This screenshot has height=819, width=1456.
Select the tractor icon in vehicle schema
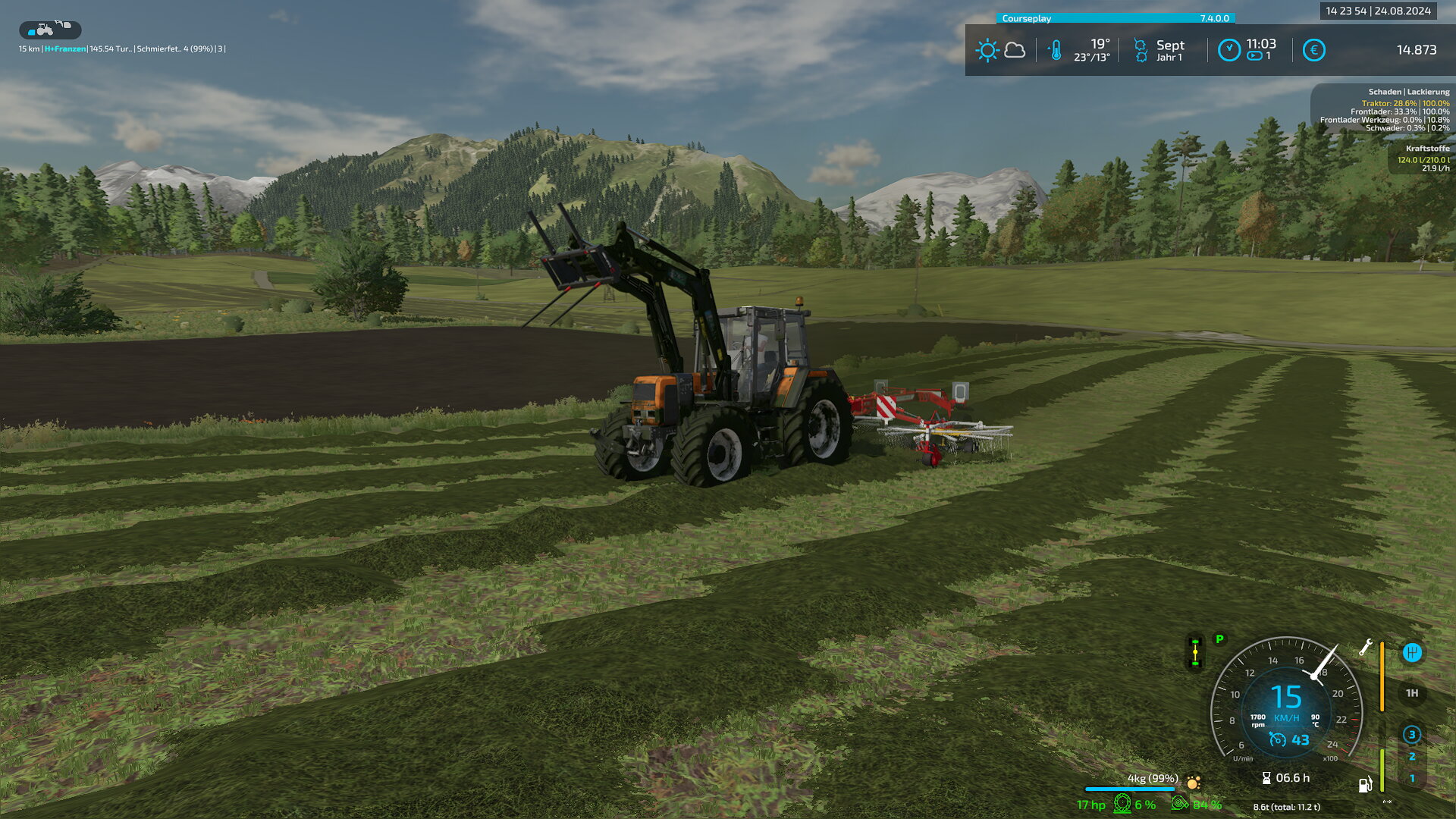click(x=45, y=30)
